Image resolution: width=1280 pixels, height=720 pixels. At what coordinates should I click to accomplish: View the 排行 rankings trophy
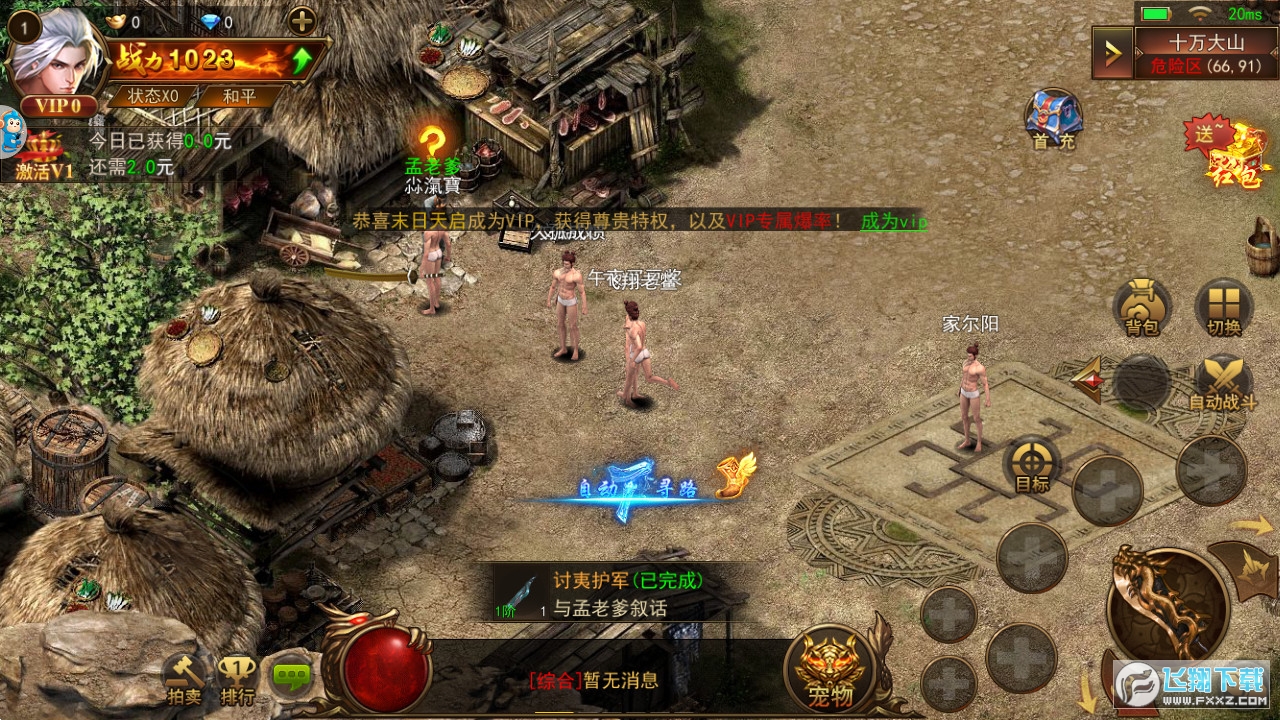(237, 680)
